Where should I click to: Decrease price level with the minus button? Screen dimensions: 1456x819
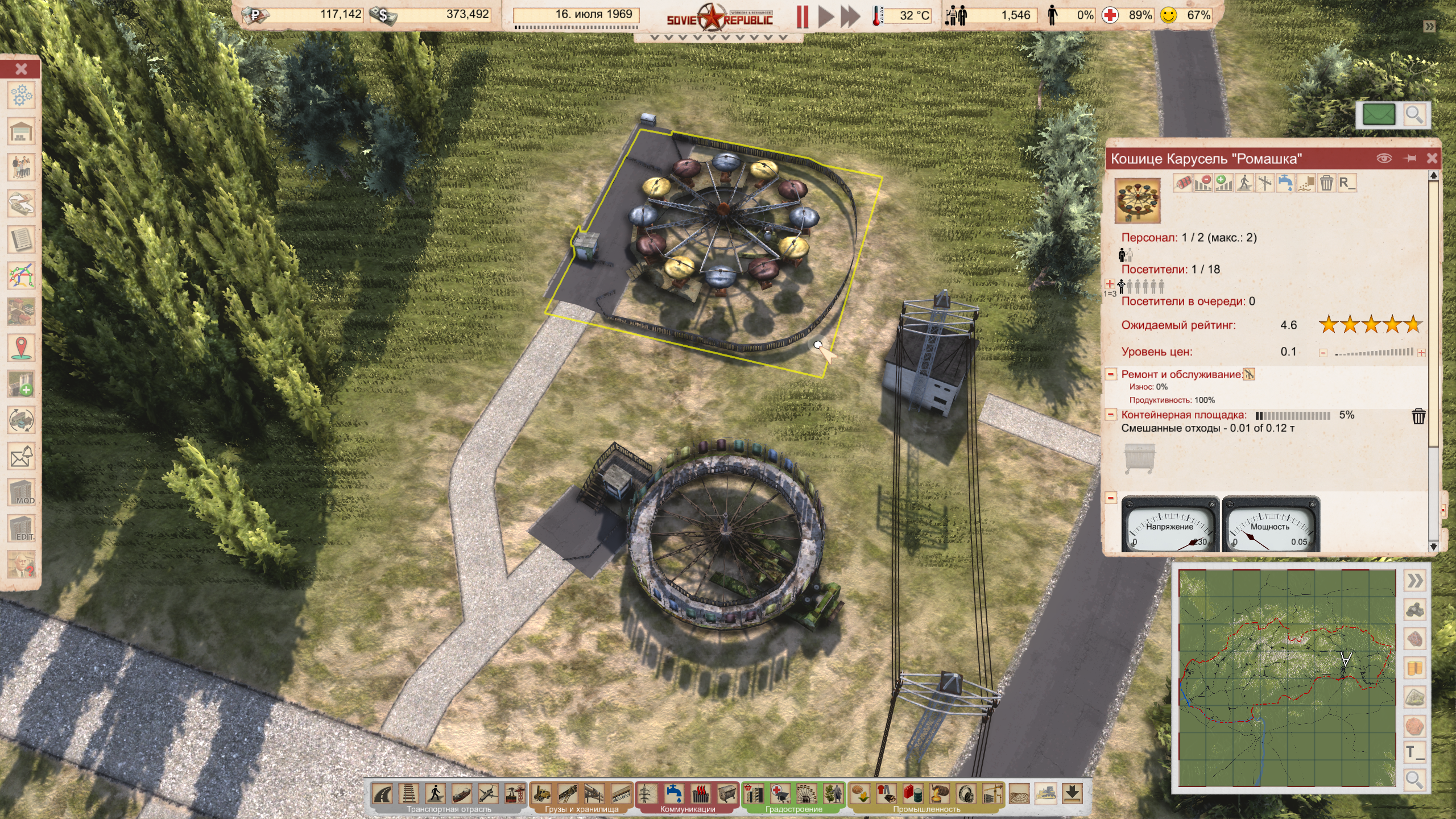[1323, 353]
